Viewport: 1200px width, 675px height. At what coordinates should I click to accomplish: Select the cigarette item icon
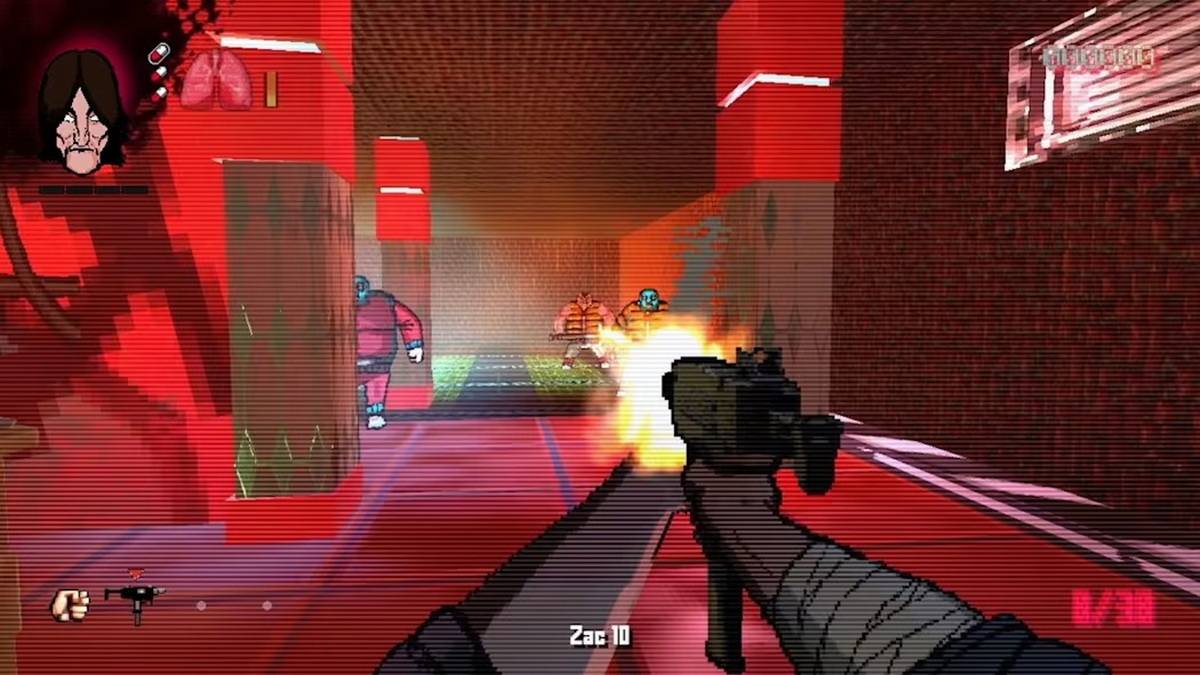[270, 90]
